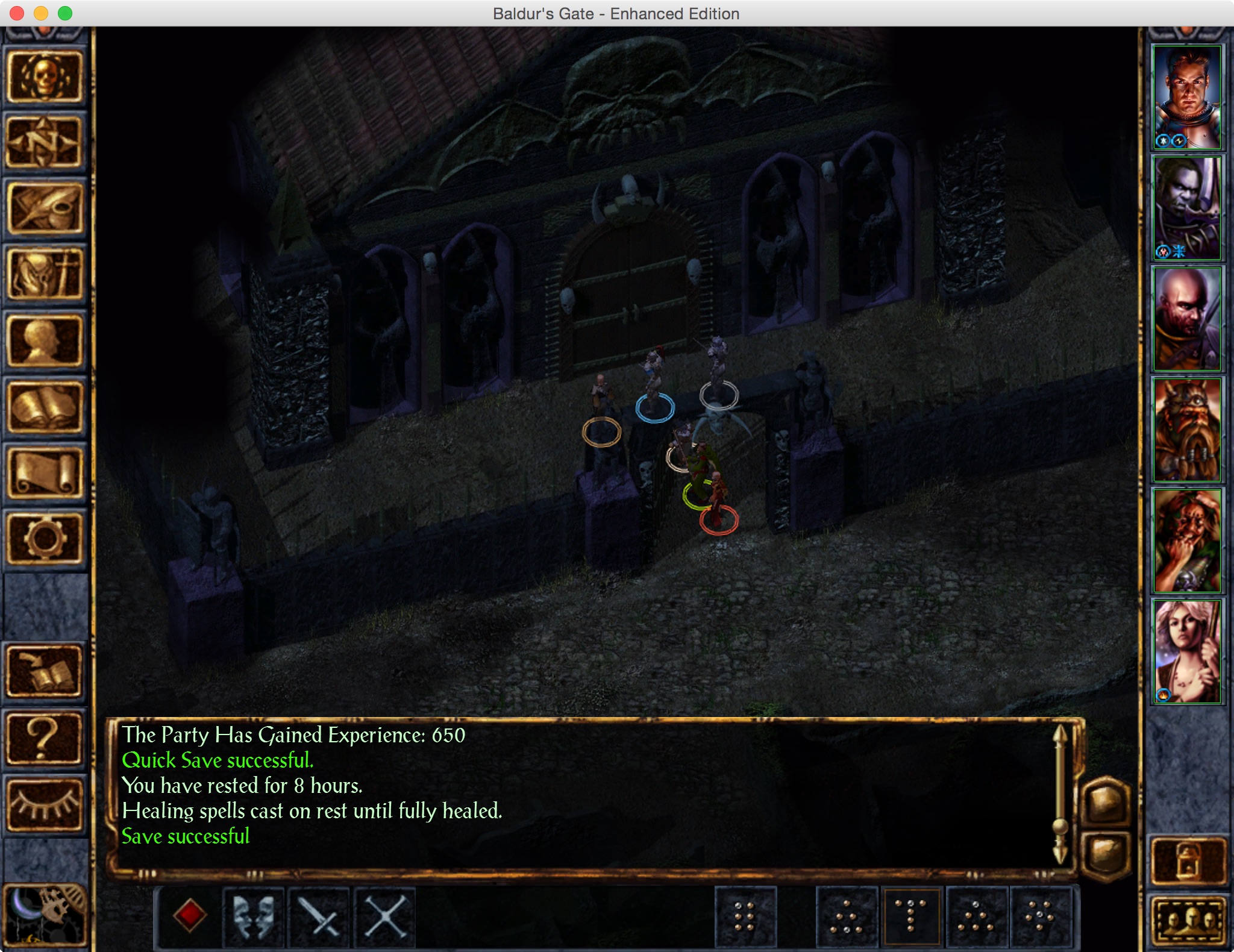Select the red-haired hero portrait
Image resolution: width=1234 pixels, height=952 pixels.
point(1186,97)
